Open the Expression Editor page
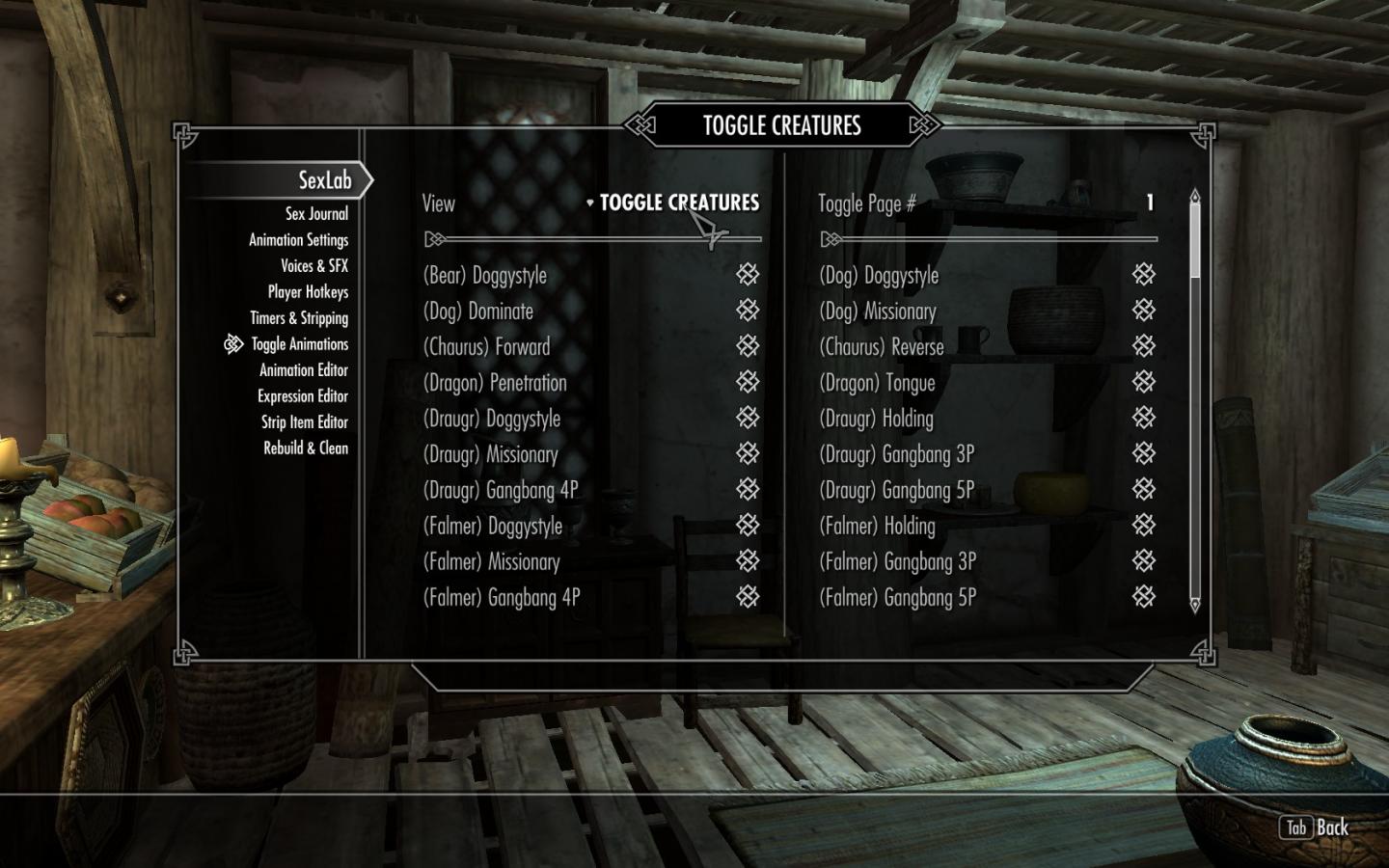The image size is (1389, 868). [x=302, y=396]
